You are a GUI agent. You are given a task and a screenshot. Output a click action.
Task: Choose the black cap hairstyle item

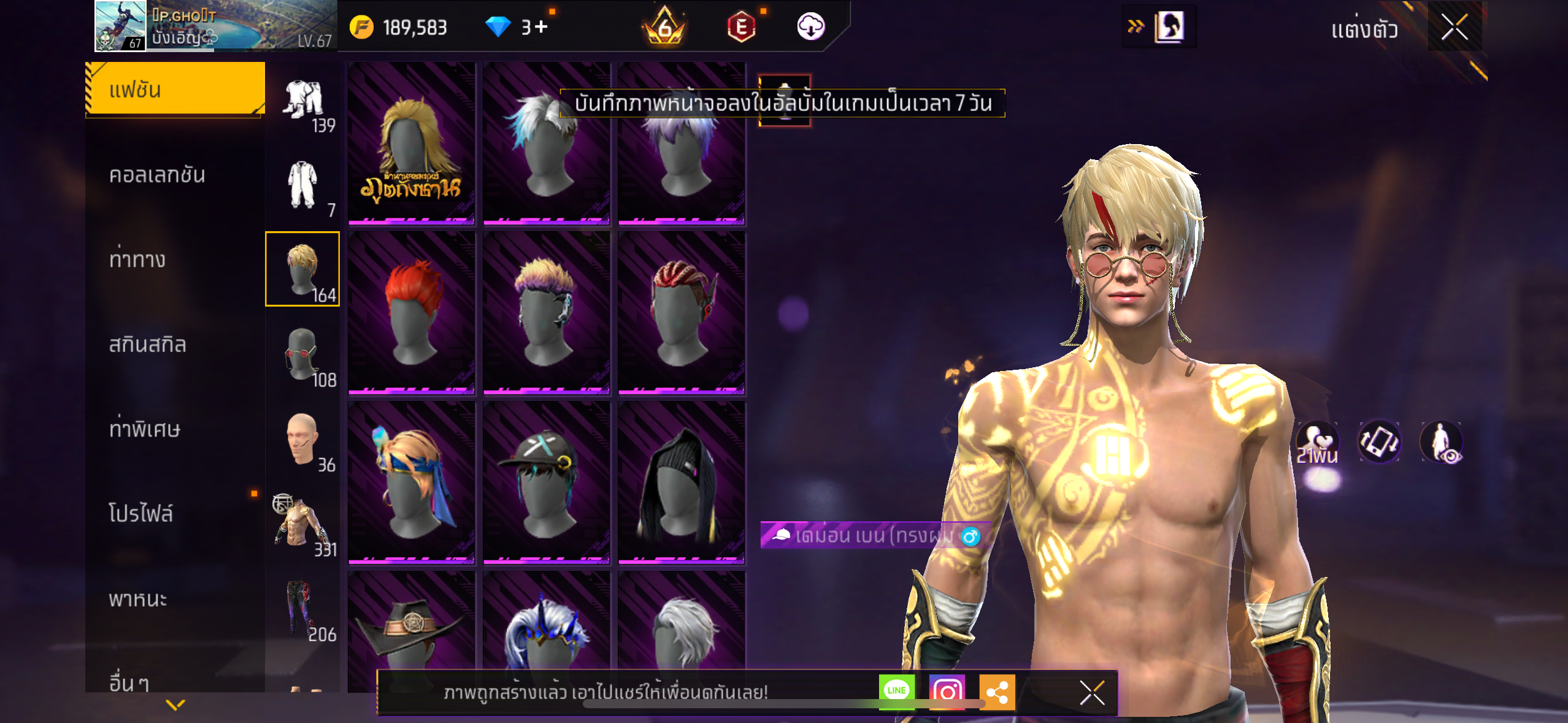tap(547, 483)
